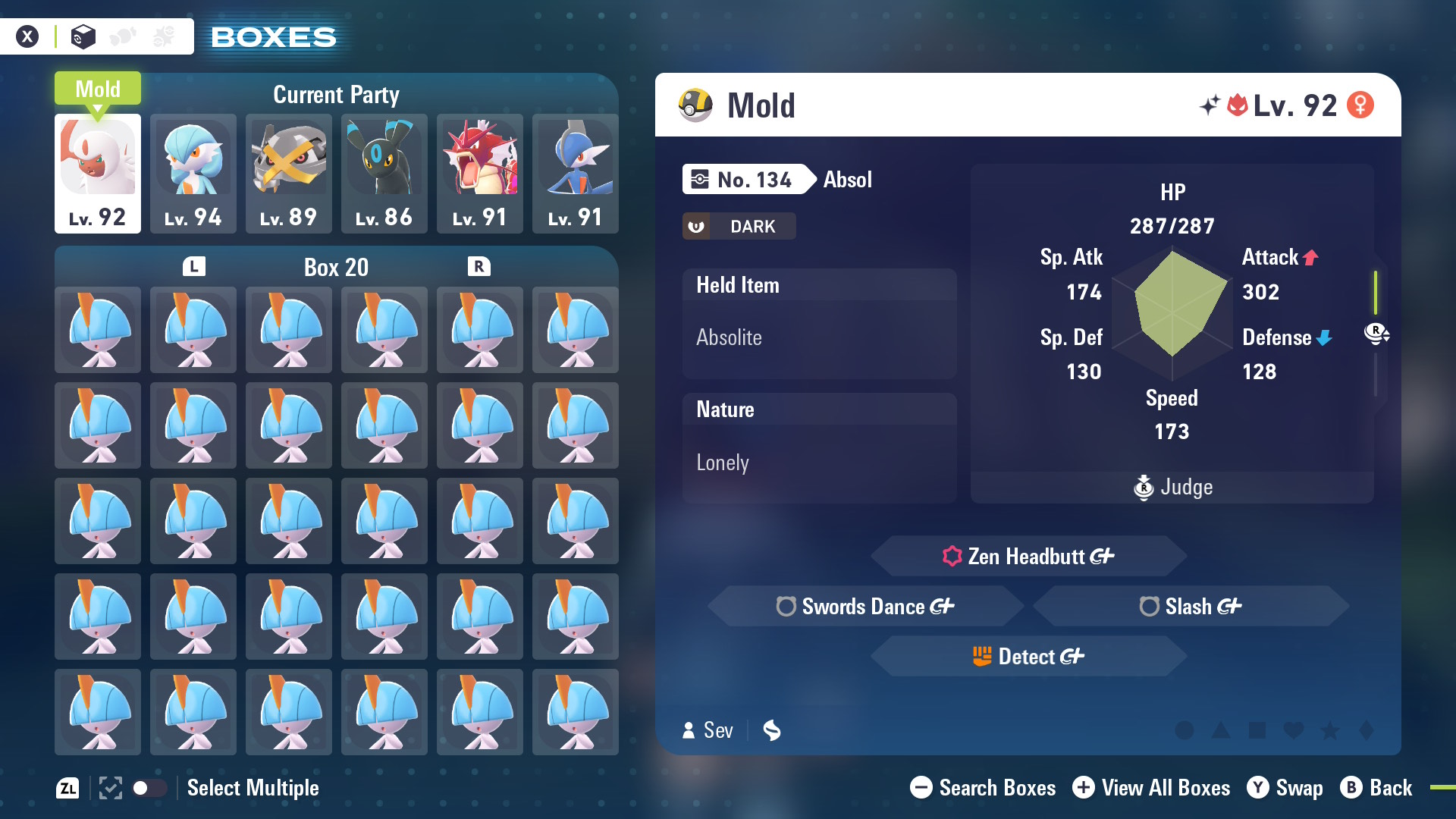
Task: Open Search Boxes
Action: (x=983, y=788)
